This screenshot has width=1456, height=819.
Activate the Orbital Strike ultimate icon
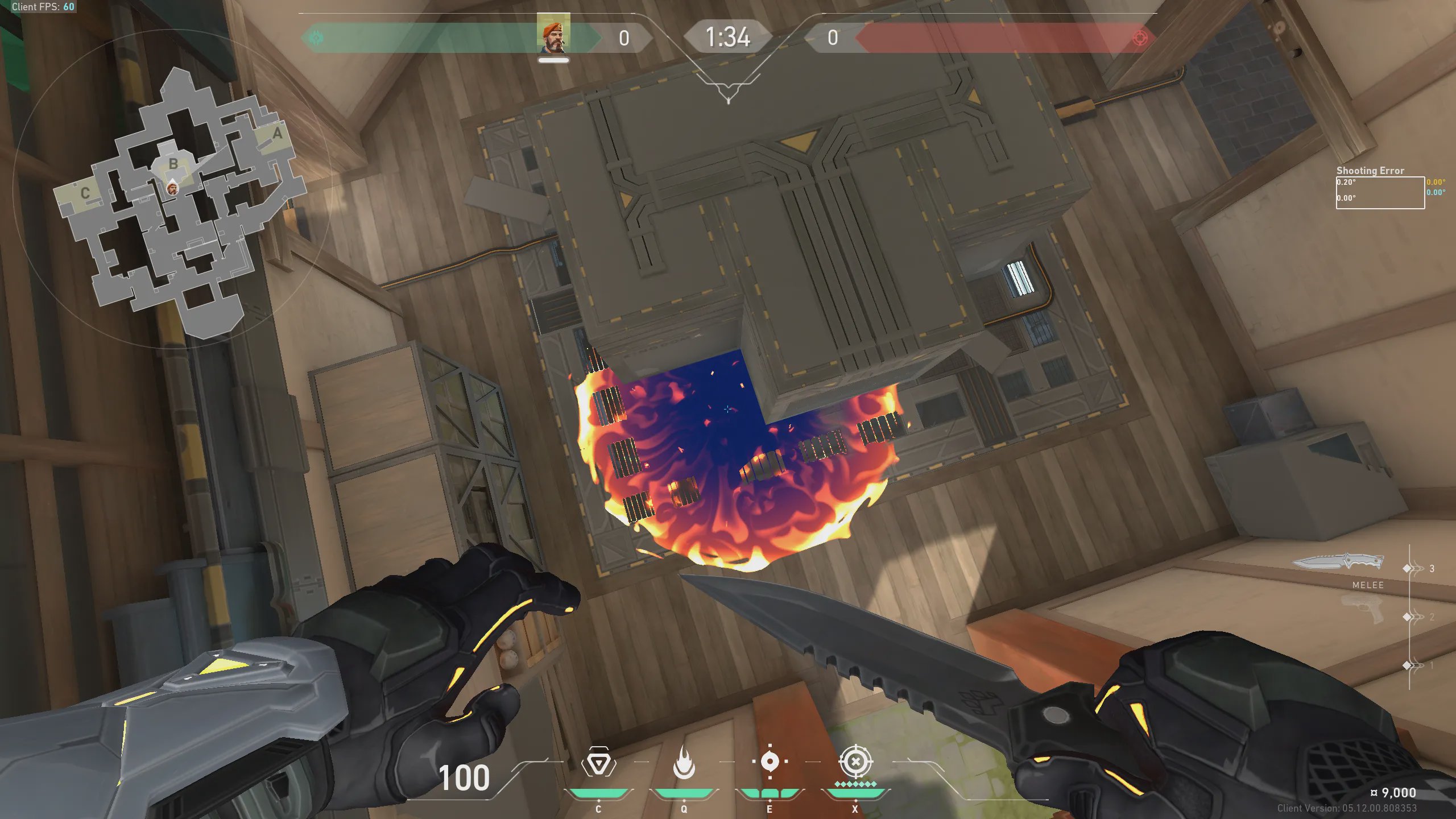coord(855,762)
